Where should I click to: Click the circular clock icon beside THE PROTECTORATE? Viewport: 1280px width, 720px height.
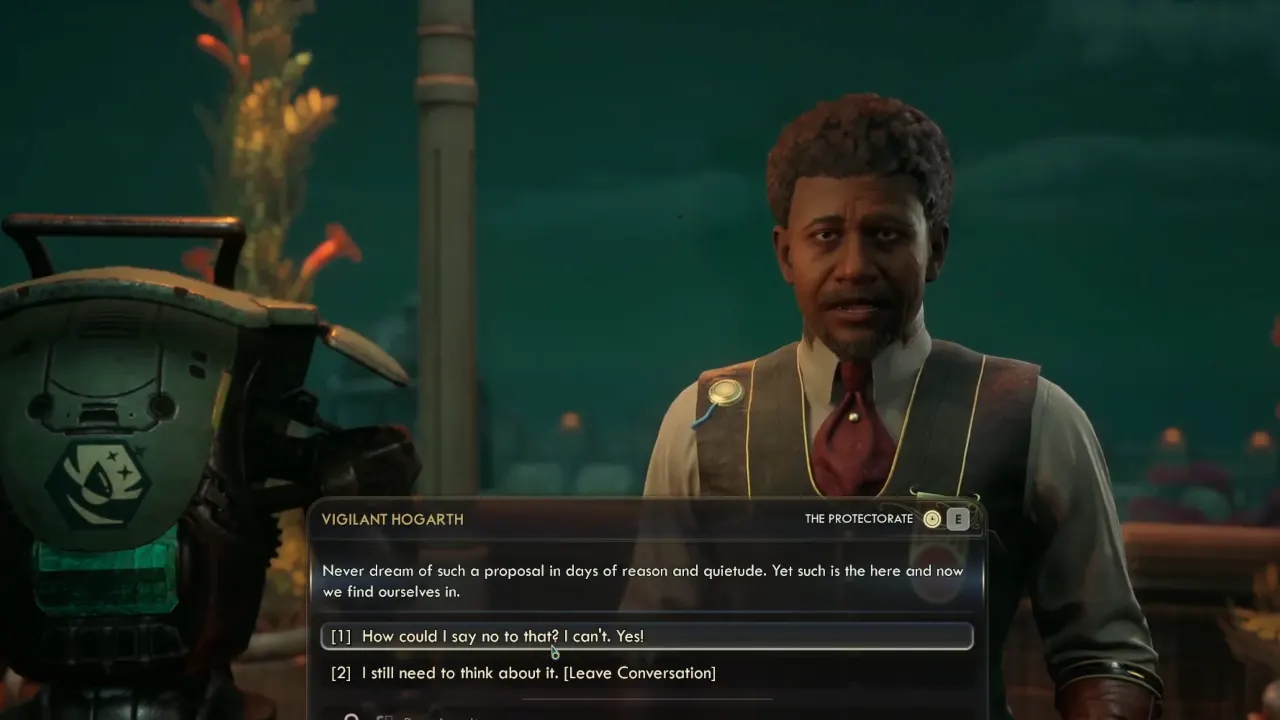(x=931, y=519)
